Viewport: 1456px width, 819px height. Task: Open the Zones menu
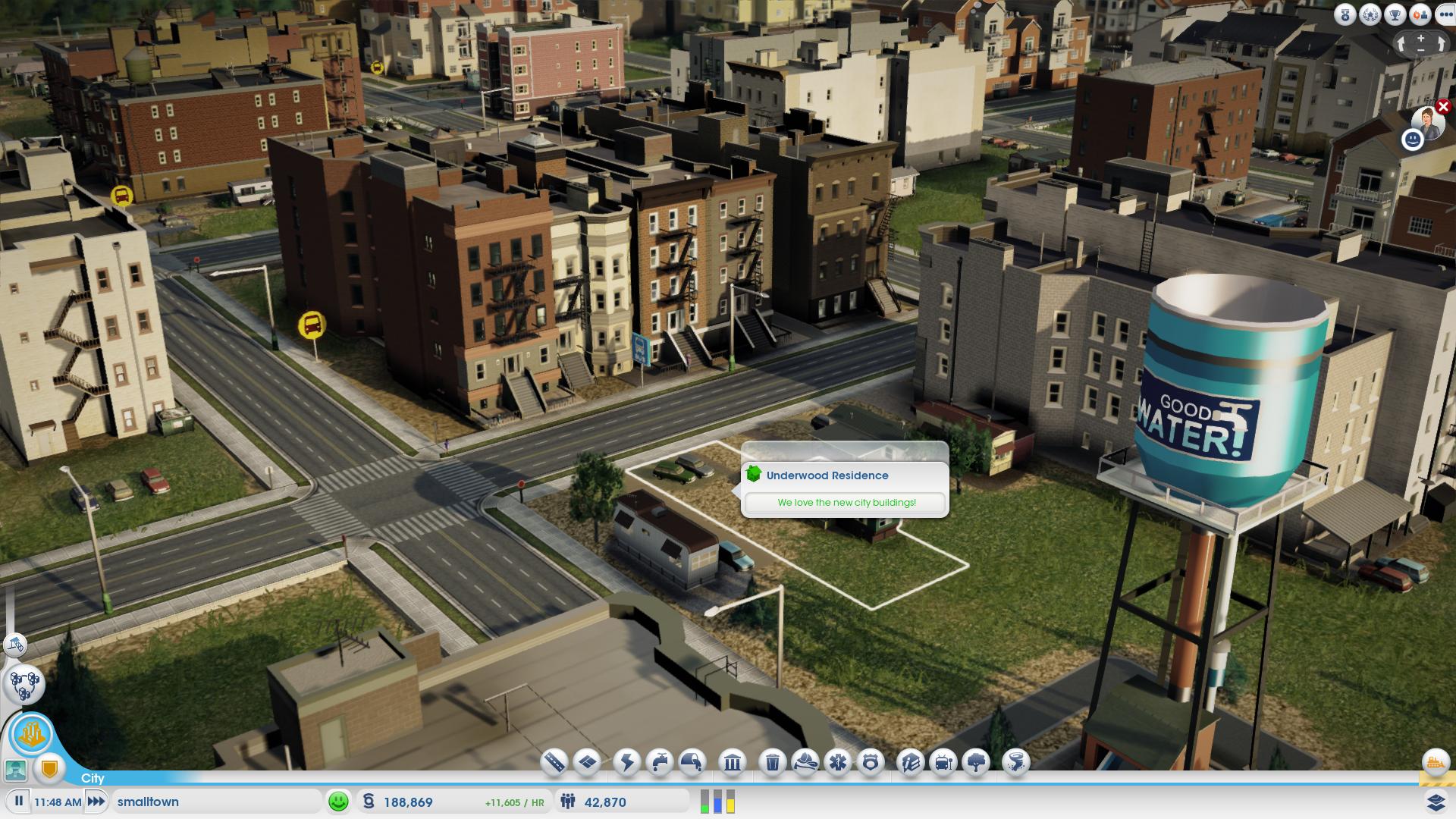[x=588, y=761]
